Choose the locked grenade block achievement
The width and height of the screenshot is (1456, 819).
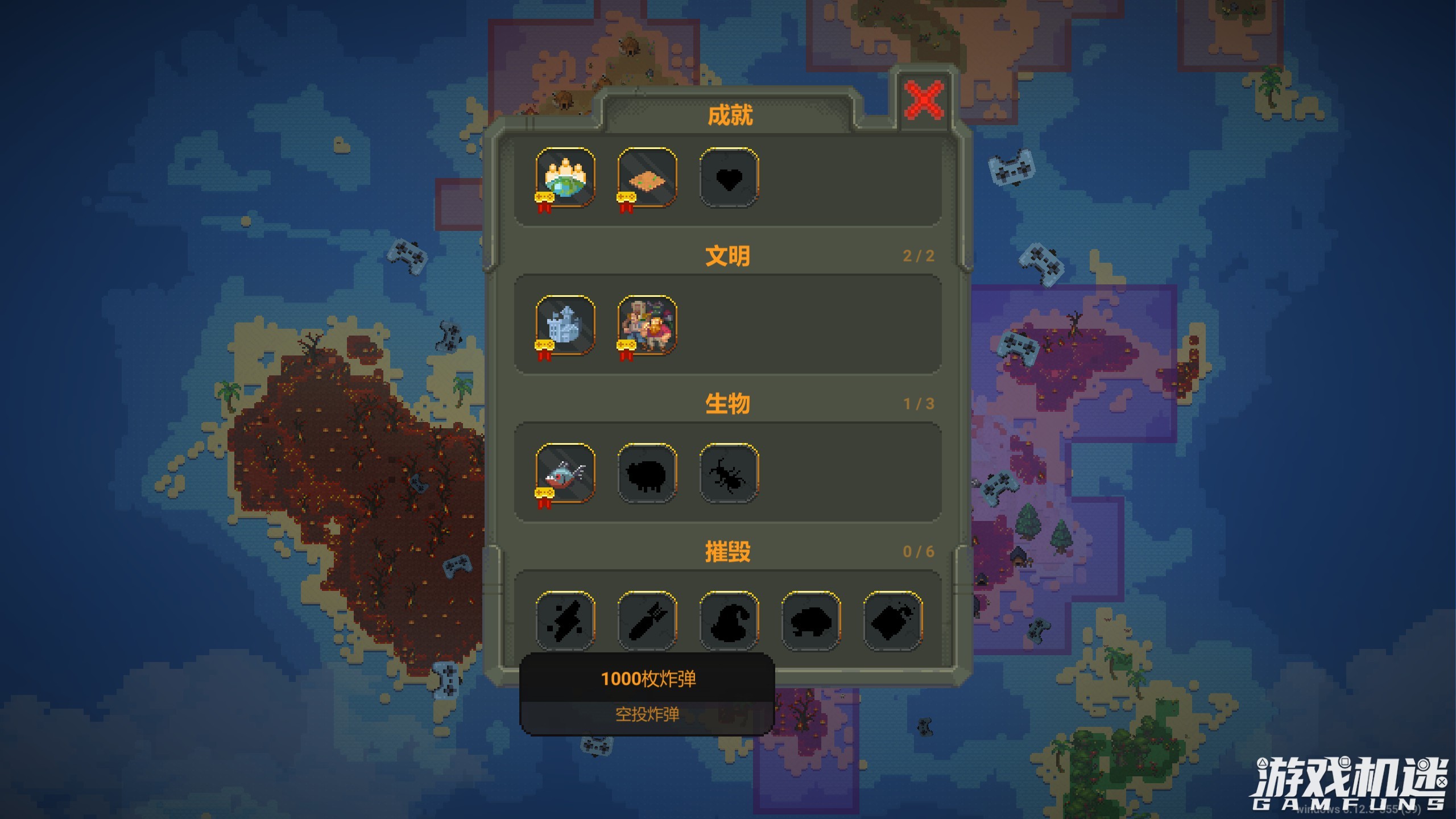(x=893, y=620)
